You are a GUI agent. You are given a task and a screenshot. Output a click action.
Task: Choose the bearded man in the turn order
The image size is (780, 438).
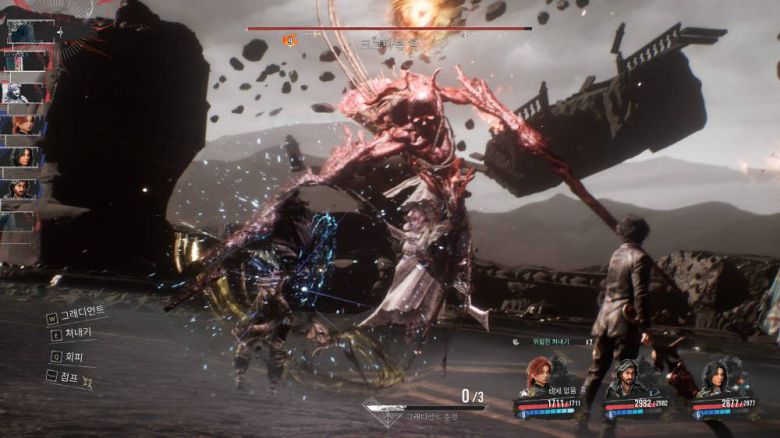tap(21, 188)
